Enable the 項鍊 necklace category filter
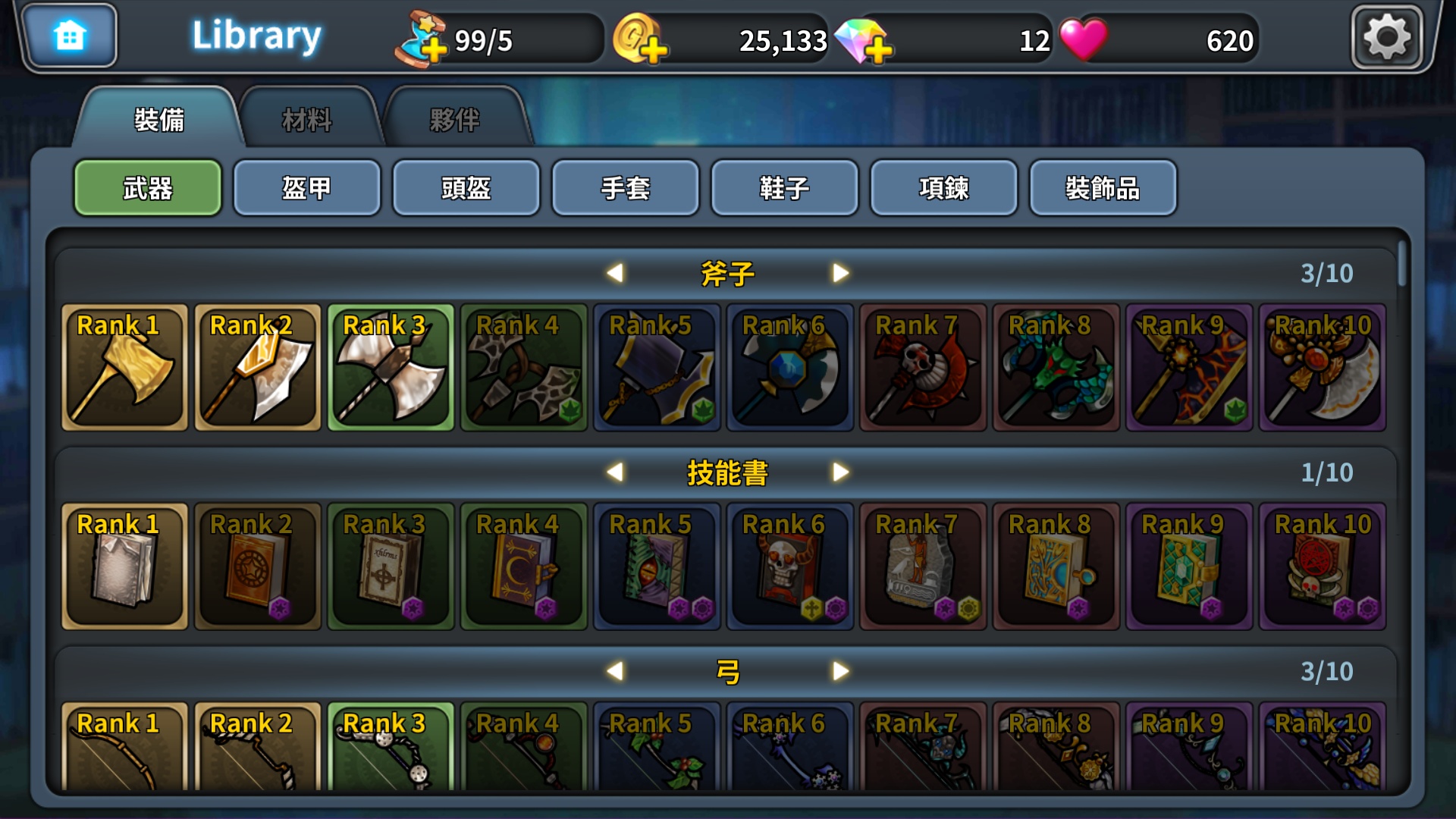The image size is (1456, 819). click(x=944, y=188)
